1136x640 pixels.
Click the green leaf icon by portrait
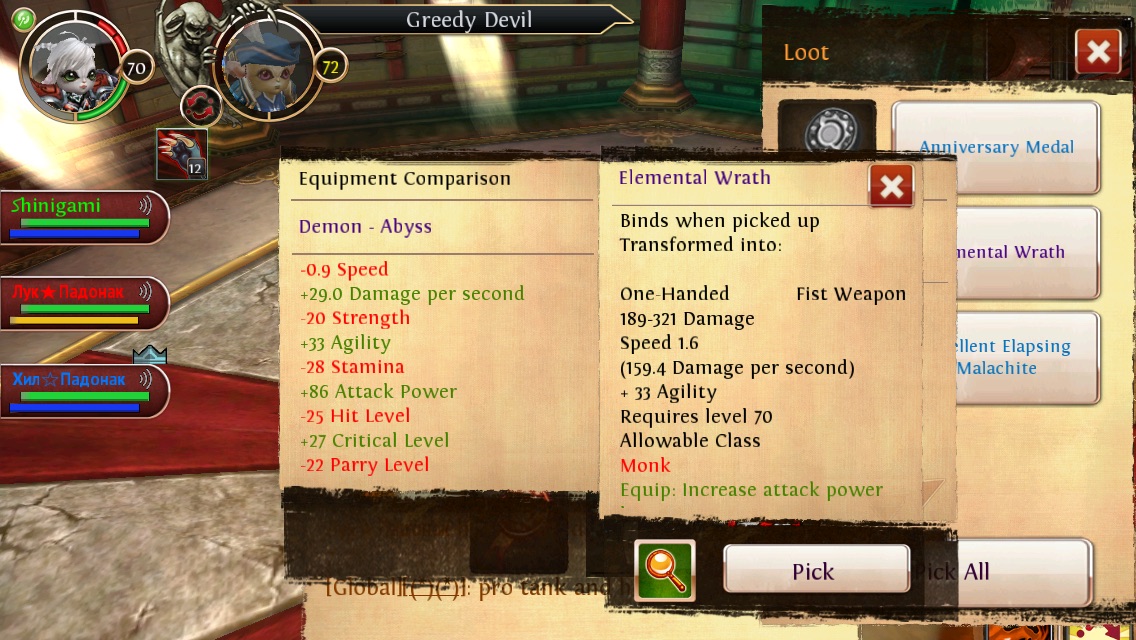(23, 19)
